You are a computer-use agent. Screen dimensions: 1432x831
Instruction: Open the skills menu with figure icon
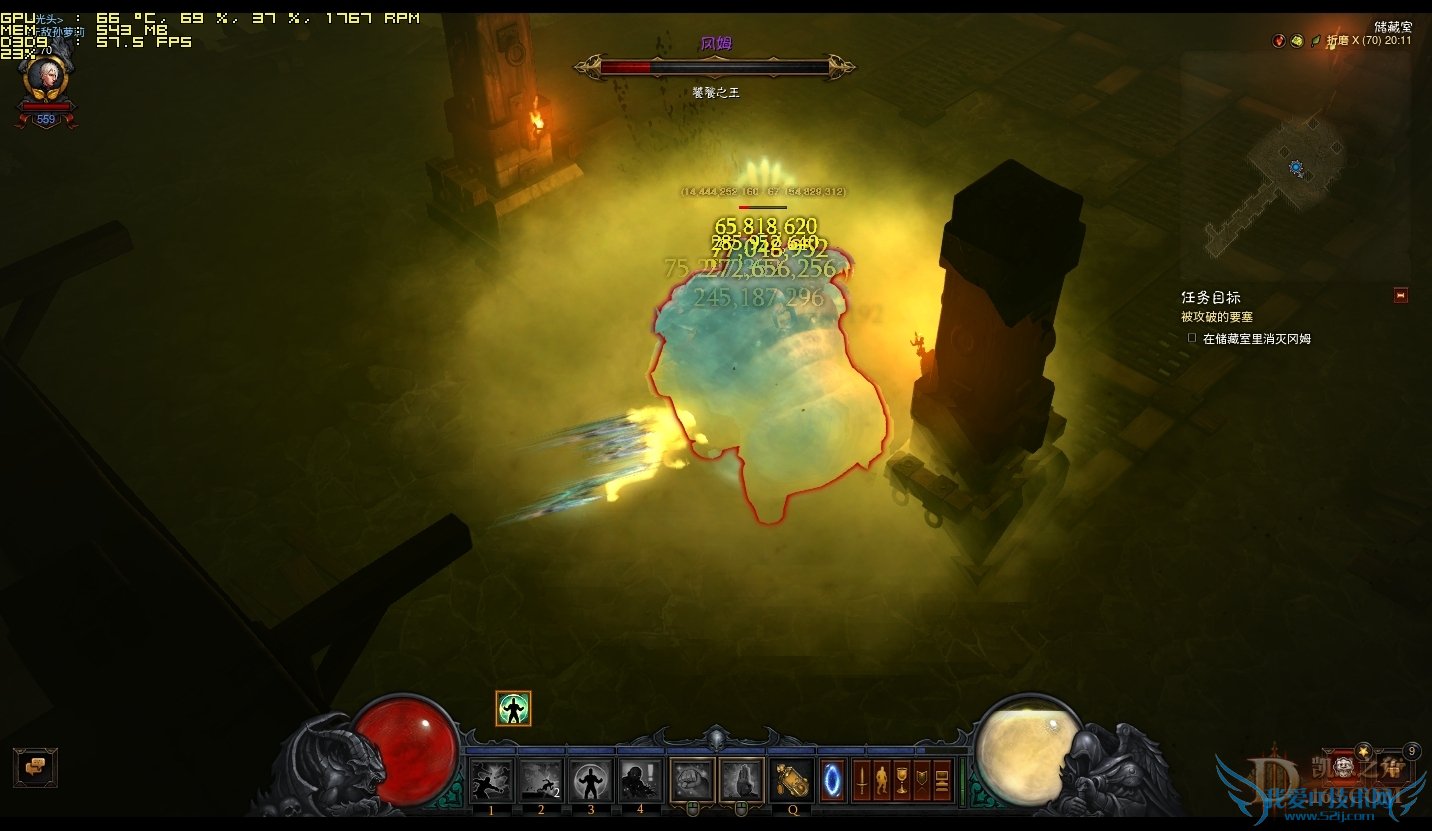pyautogui.click(x=881, y=781)
